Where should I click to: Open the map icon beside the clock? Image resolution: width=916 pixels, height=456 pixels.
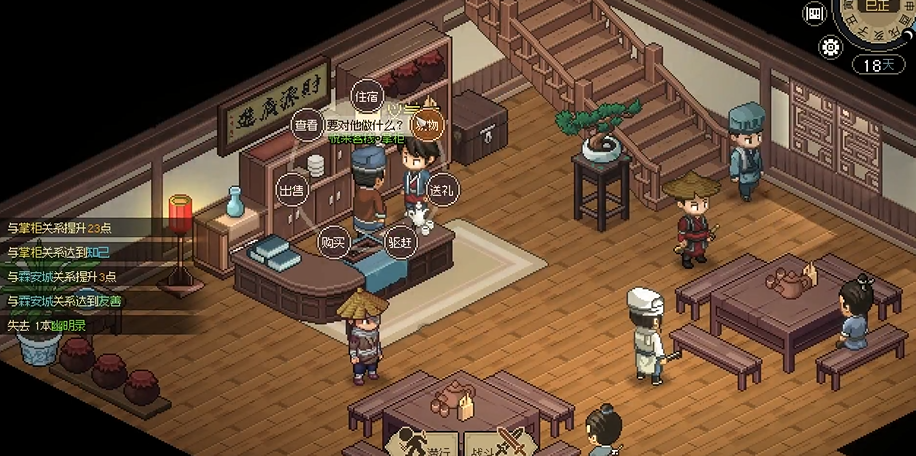pos(814,13)
